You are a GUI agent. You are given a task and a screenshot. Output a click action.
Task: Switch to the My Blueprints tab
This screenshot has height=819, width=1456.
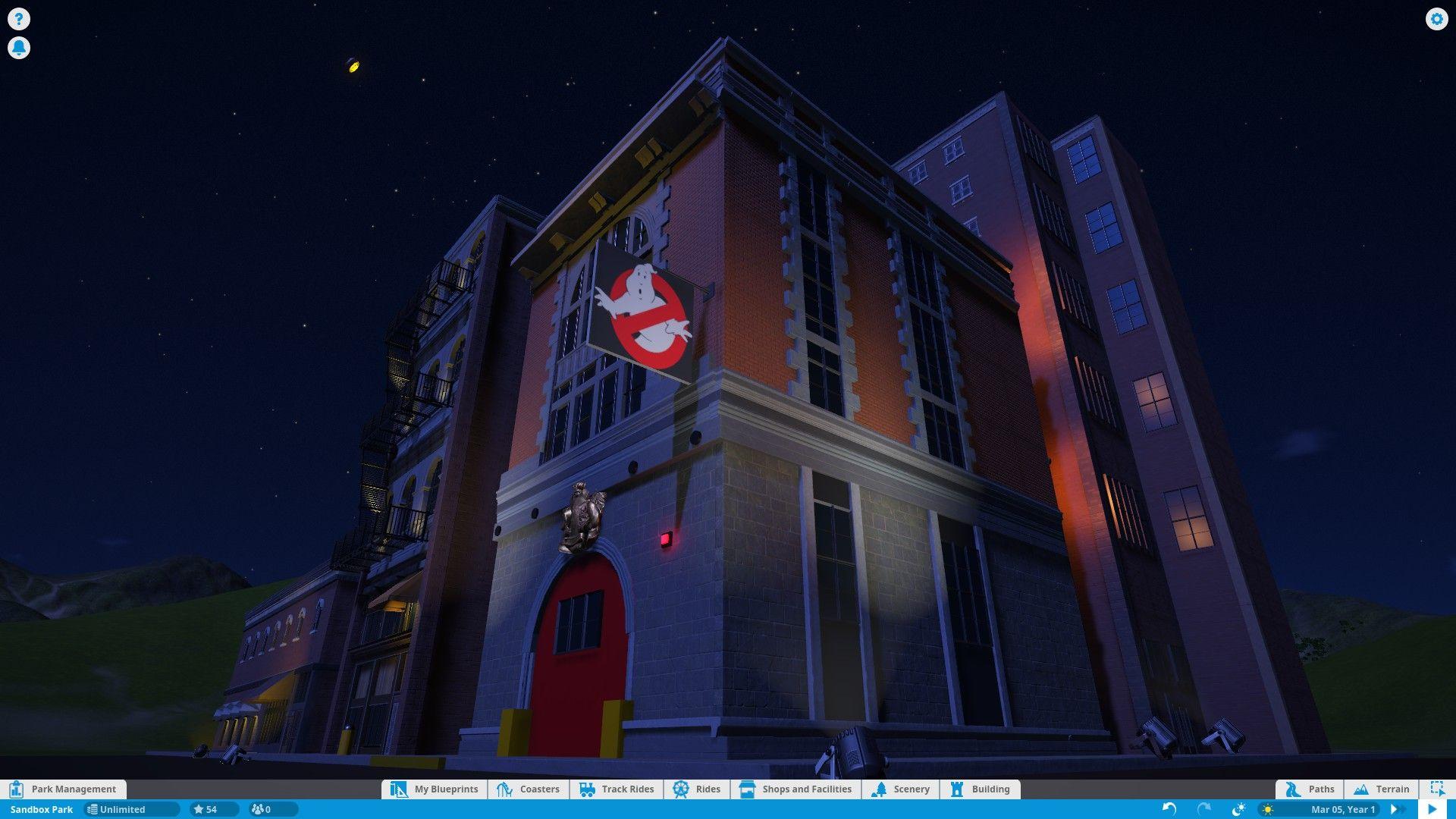pyautogui.click(x=435, y=789)
